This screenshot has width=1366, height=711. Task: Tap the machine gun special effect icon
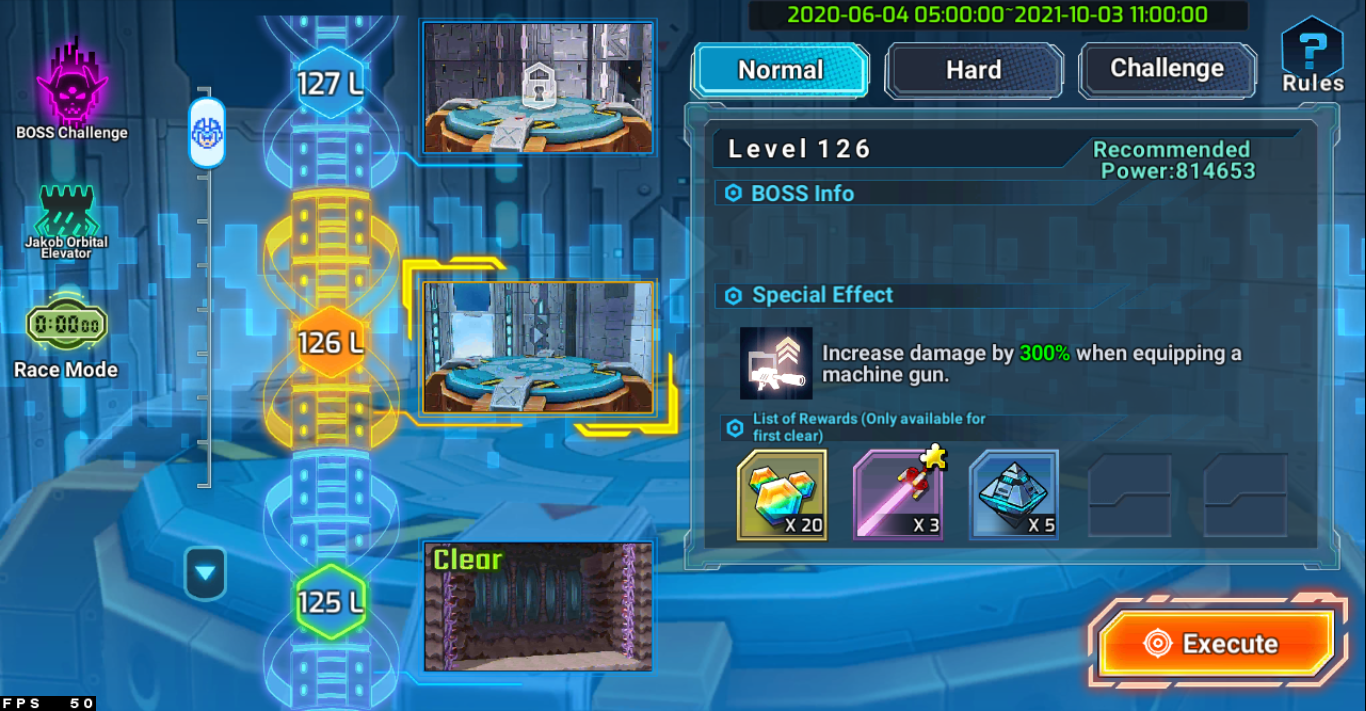point(776,363)
